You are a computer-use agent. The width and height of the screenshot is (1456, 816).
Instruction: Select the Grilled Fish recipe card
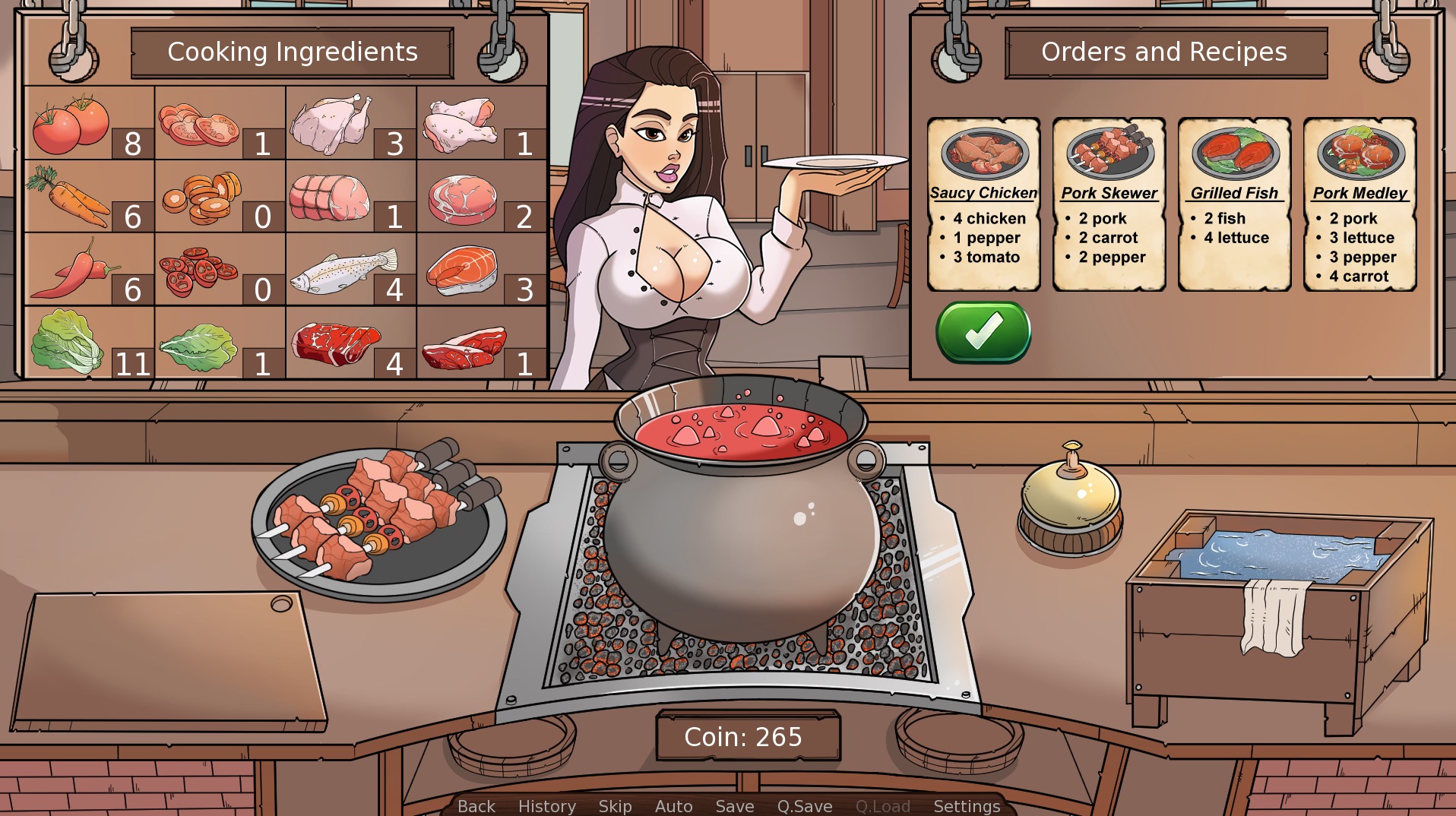(1234, 204)
